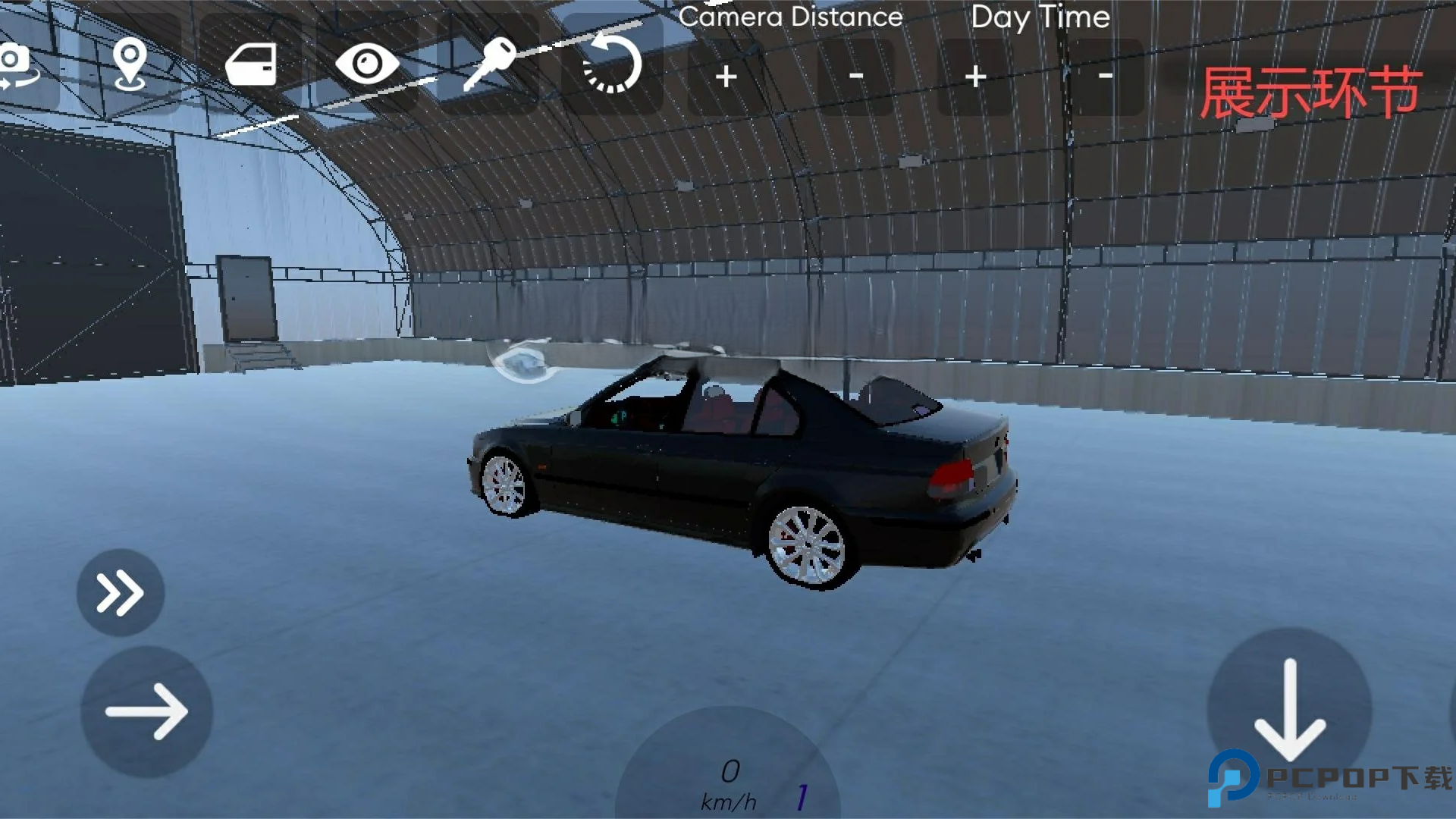1456x819 pixels.
Task: Activate the car key ignition icon
Action: coord(489,64)
